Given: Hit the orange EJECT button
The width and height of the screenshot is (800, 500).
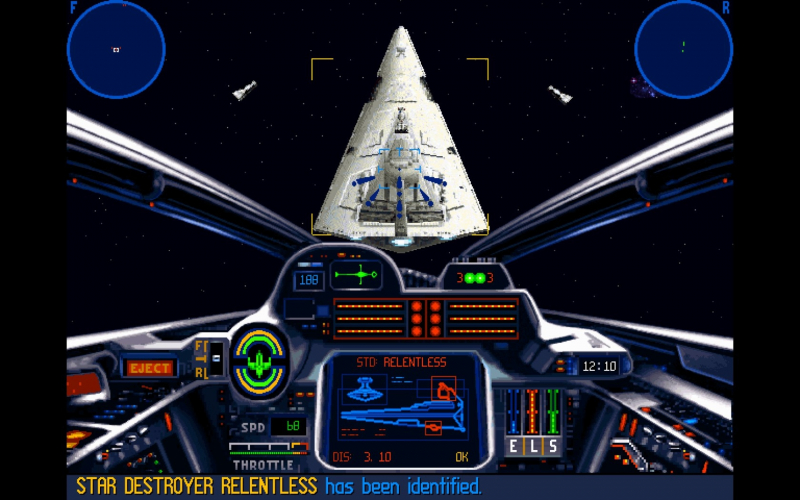Looking at the screenshot, I should 149,368.
